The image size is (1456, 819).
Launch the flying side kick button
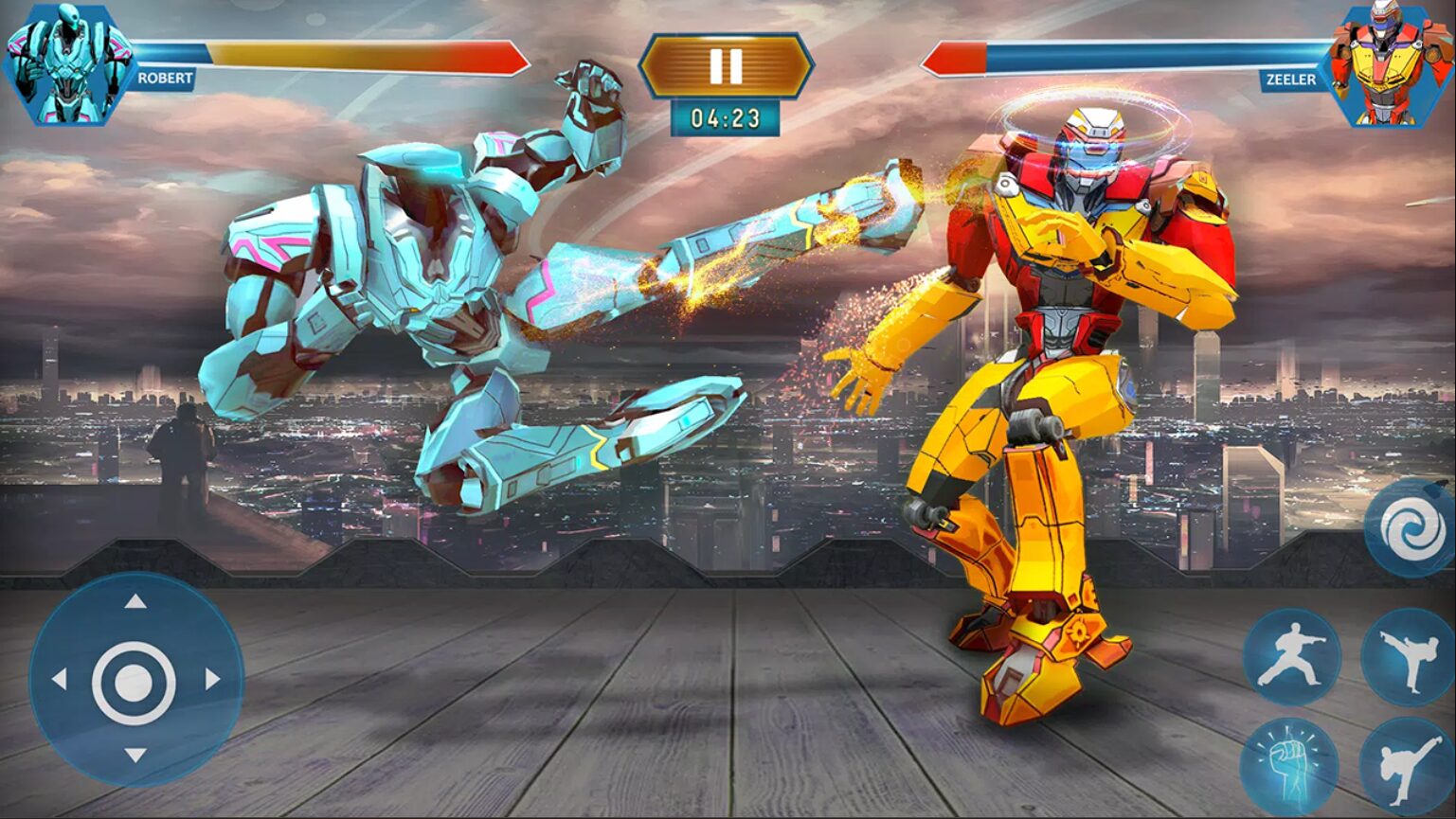[1408, 765]
